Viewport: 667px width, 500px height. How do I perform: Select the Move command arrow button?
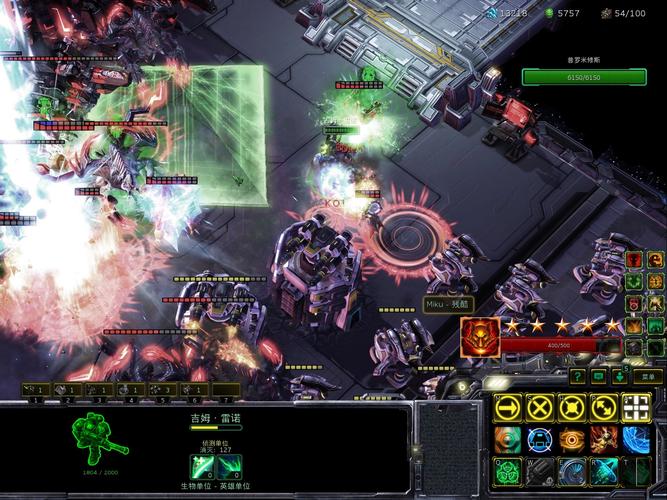coord(508,407)
